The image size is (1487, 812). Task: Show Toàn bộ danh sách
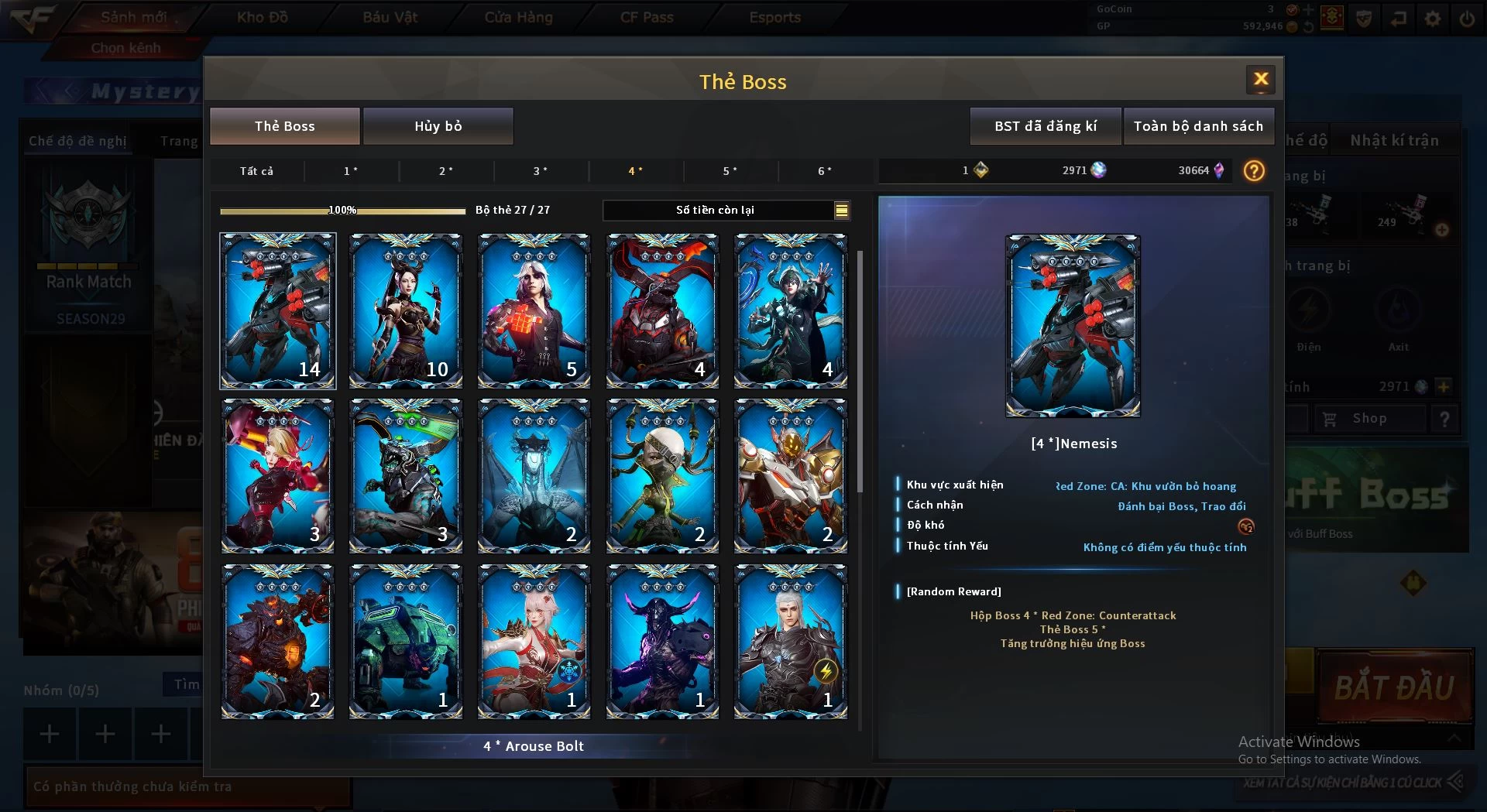pos(1198,126)
